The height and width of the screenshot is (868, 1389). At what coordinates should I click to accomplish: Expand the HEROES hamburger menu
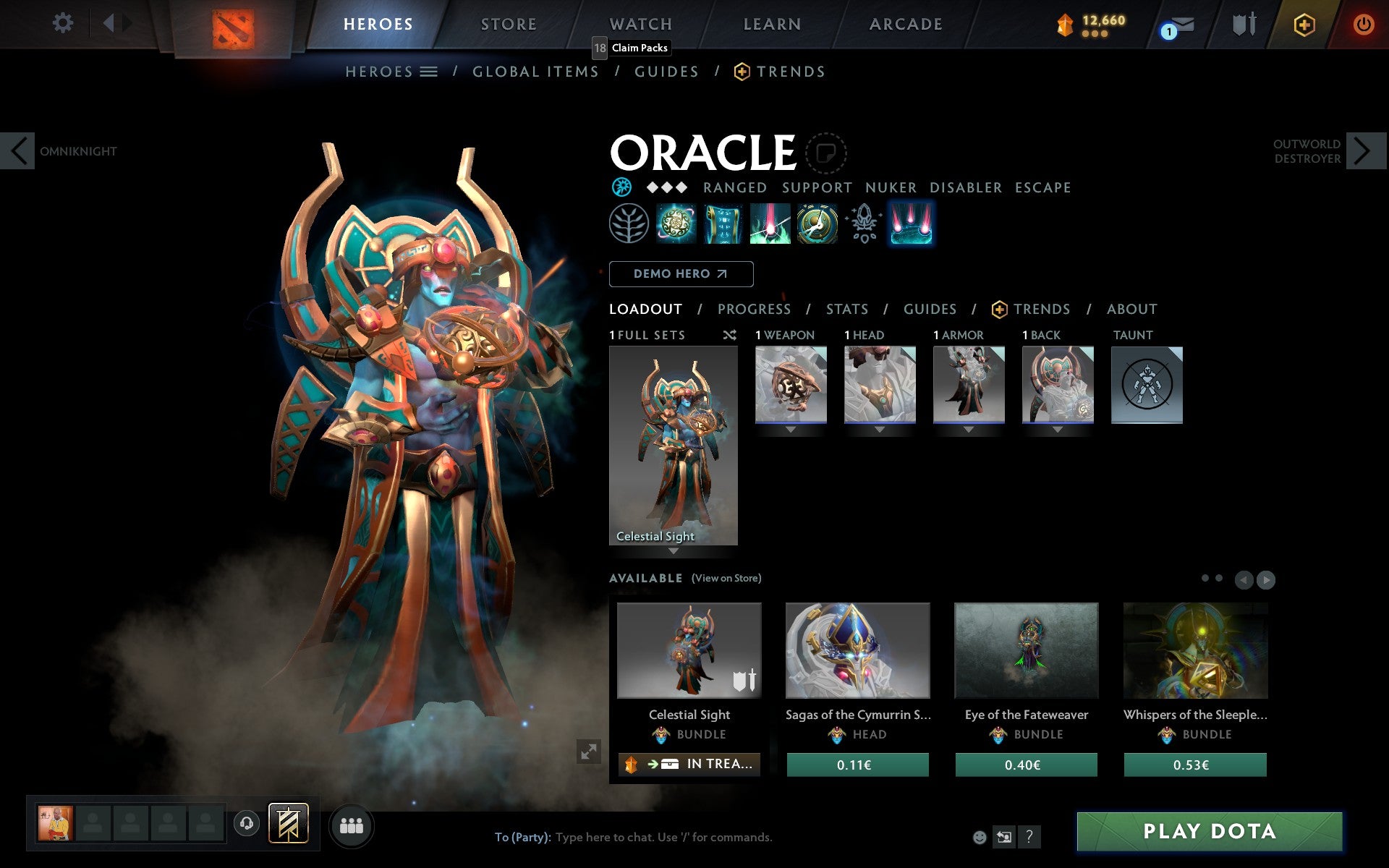click(429, 71)
